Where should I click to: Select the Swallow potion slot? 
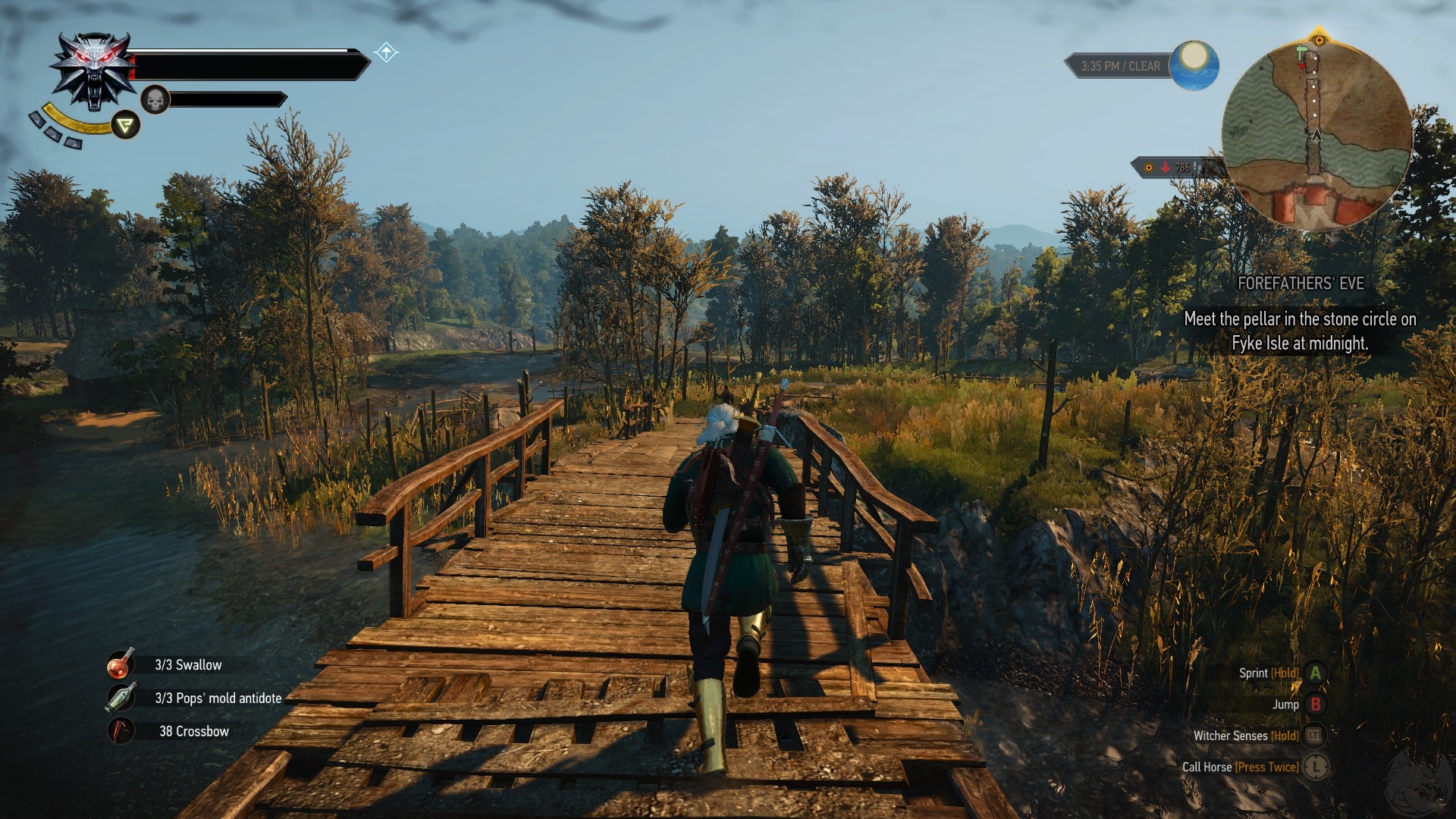tap(121, 664)
